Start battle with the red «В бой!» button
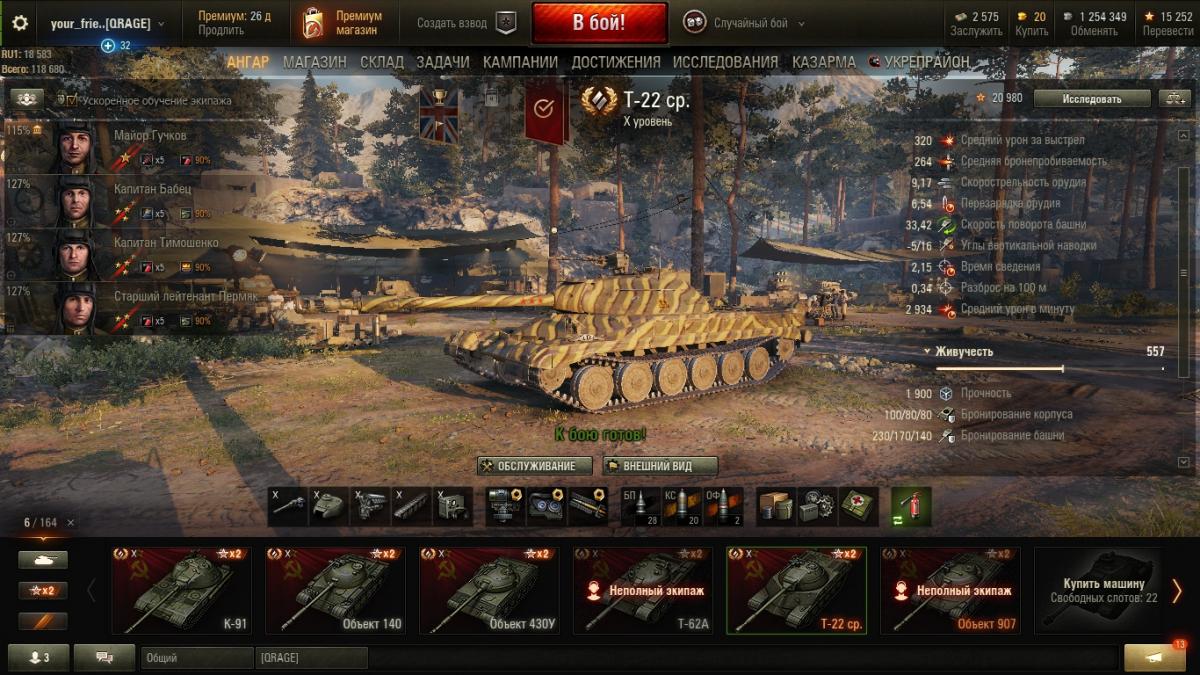This screenshot has width=1200, height=675. pyautogui.click(x=599, y=23)
